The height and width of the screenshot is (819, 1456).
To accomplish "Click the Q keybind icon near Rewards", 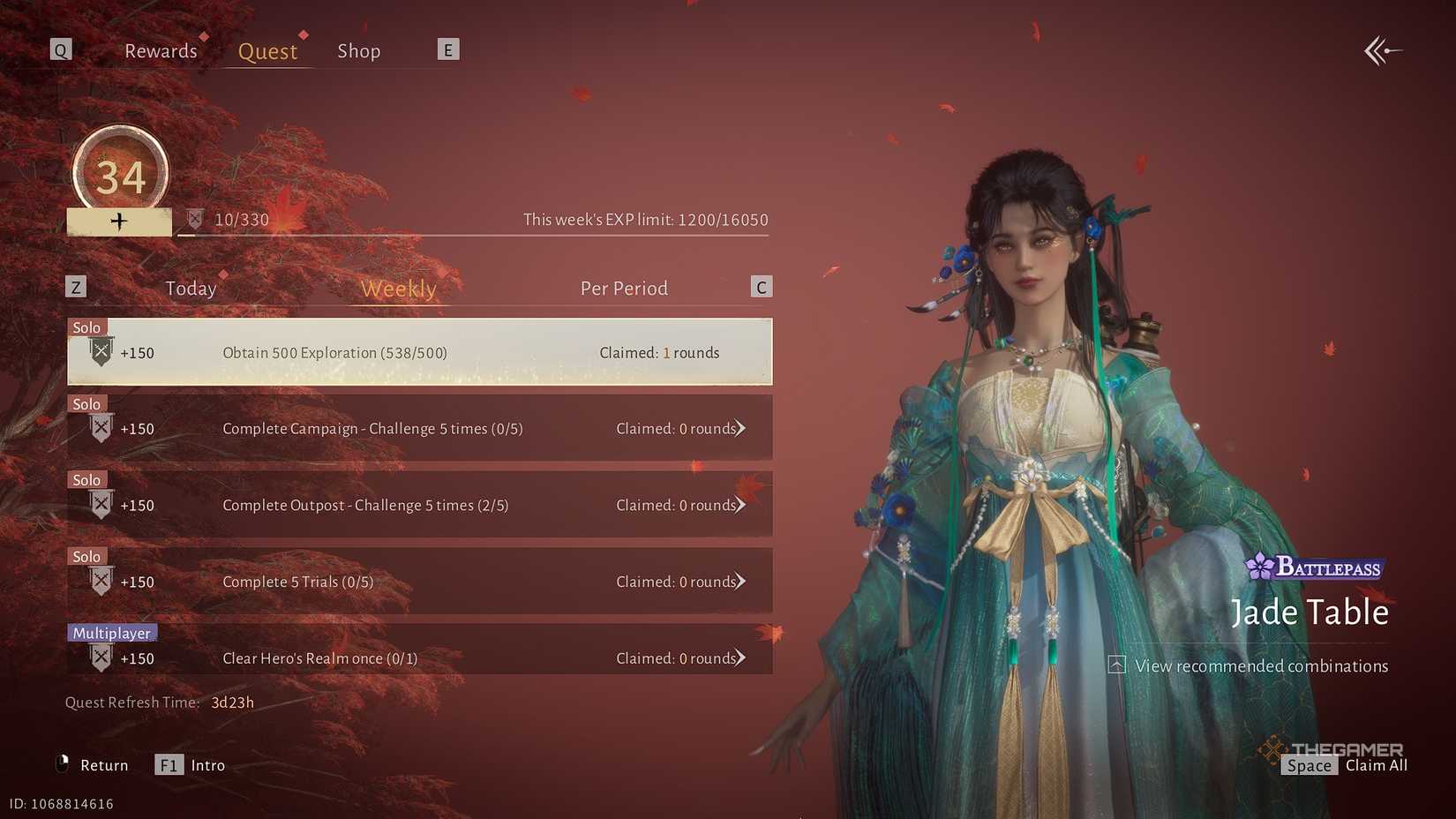I will [x=60, y=49].
